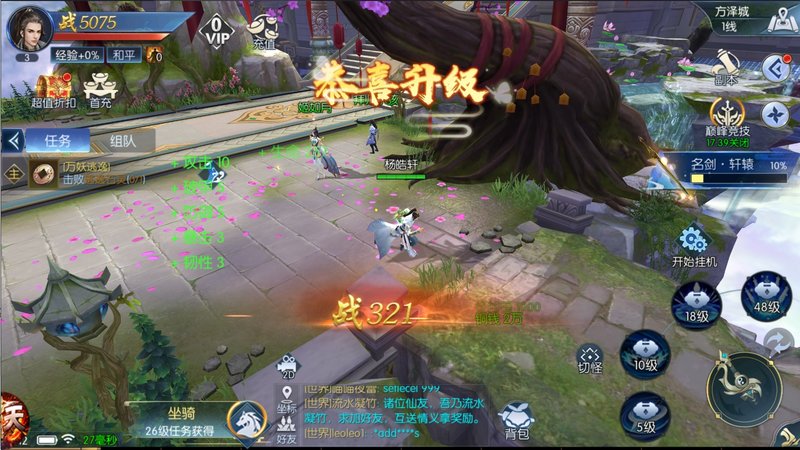Open the 好友 friends list
The image size is (800, 450).
pyautogui.click(x=288, y=430)
